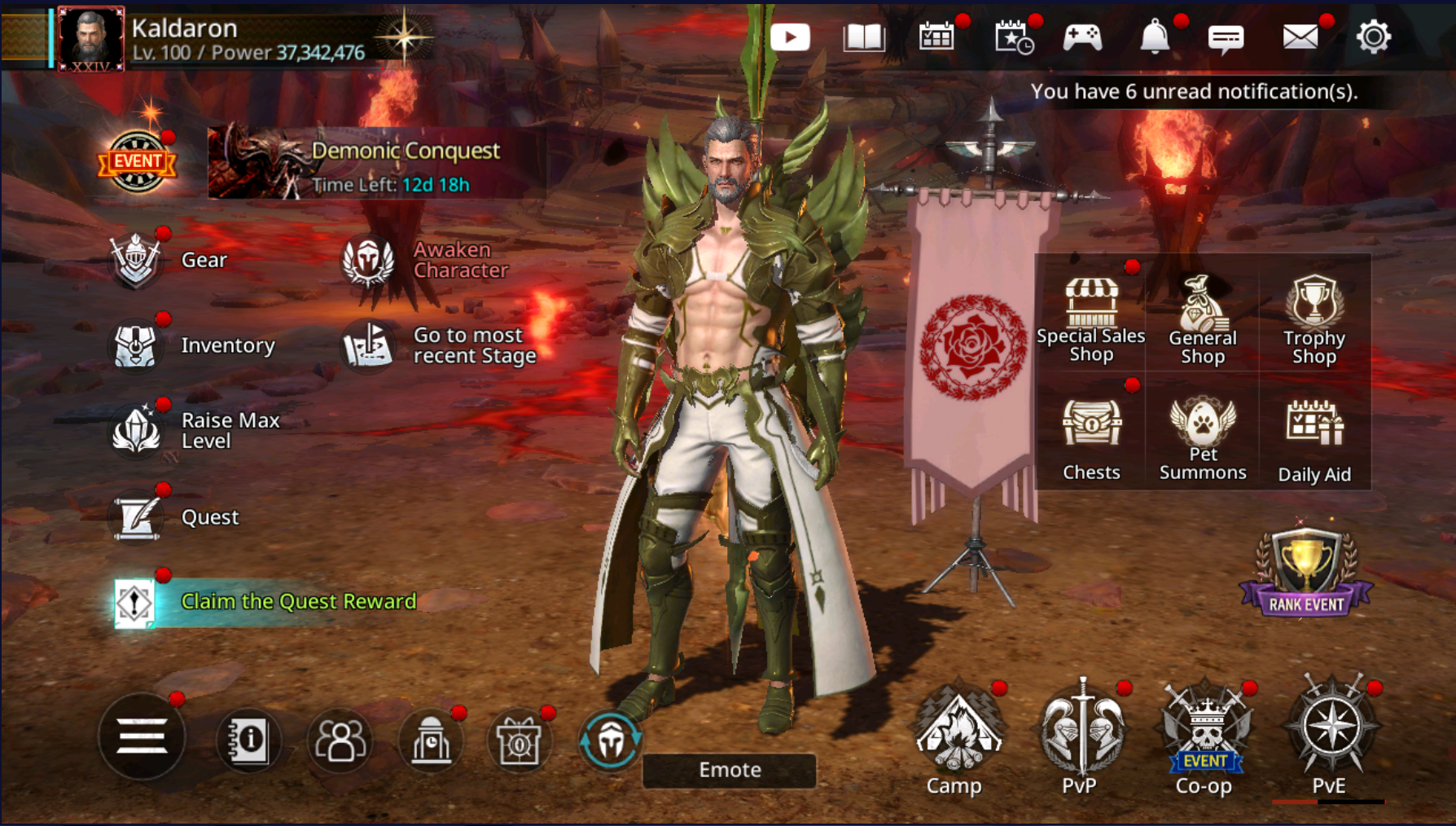Open Pet Summons
This screenshot has height=826, width=1456.
click(1202, 438)
